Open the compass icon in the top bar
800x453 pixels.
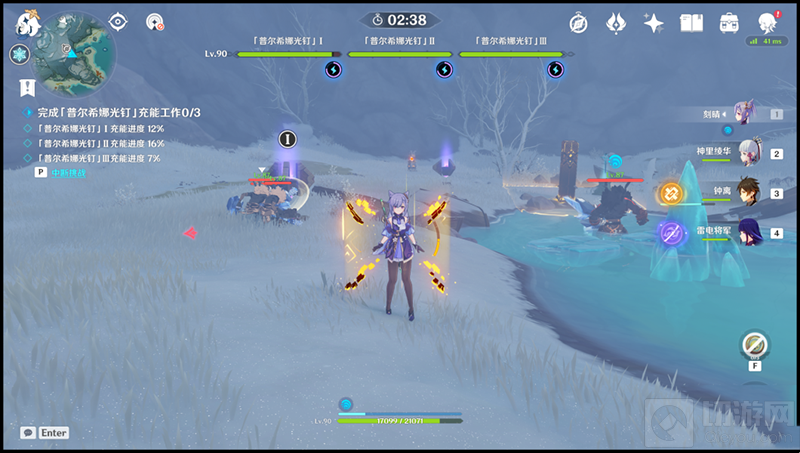(578, 22)
